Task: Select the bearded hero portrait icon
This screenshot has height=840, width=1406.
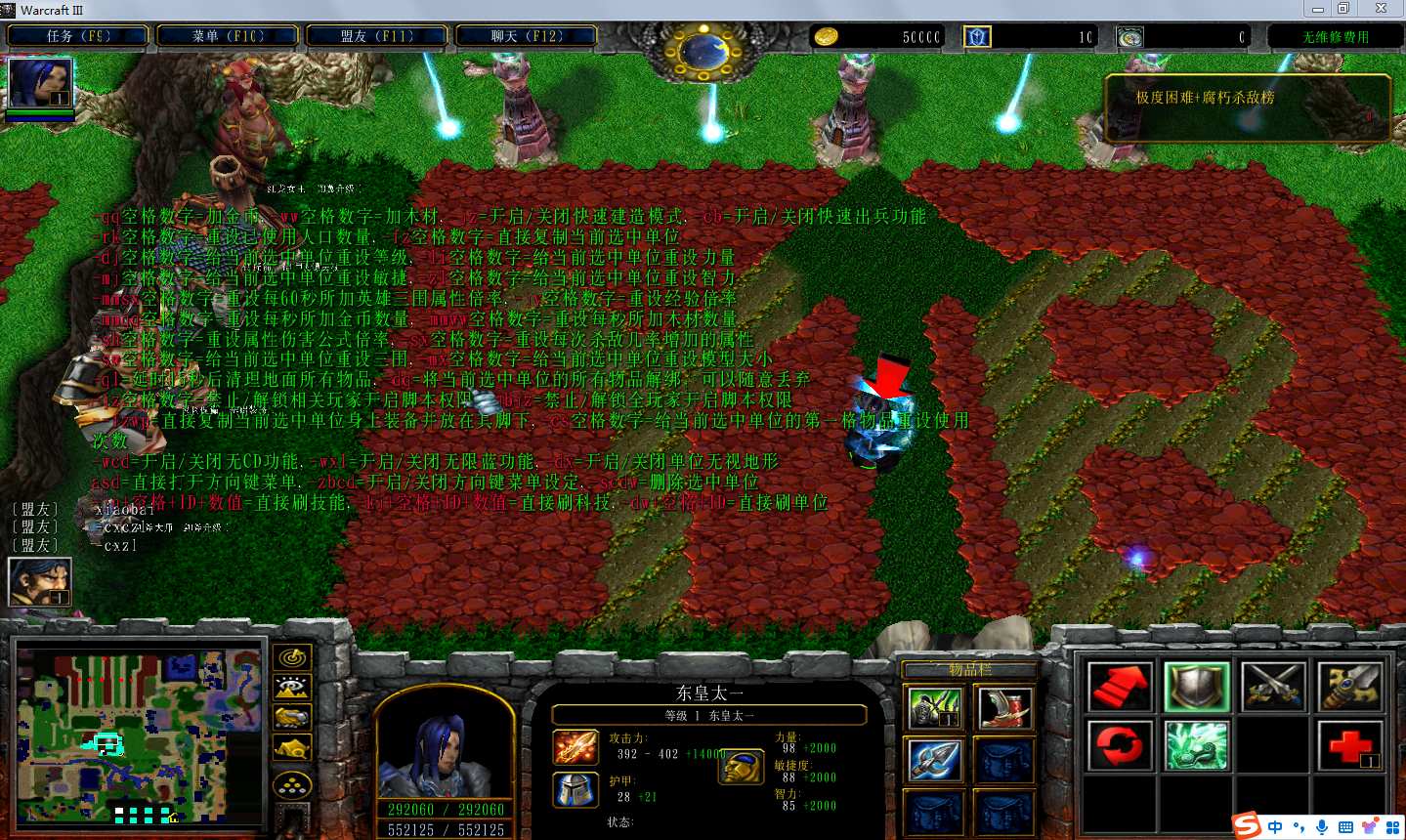Action: pos(40,581)
